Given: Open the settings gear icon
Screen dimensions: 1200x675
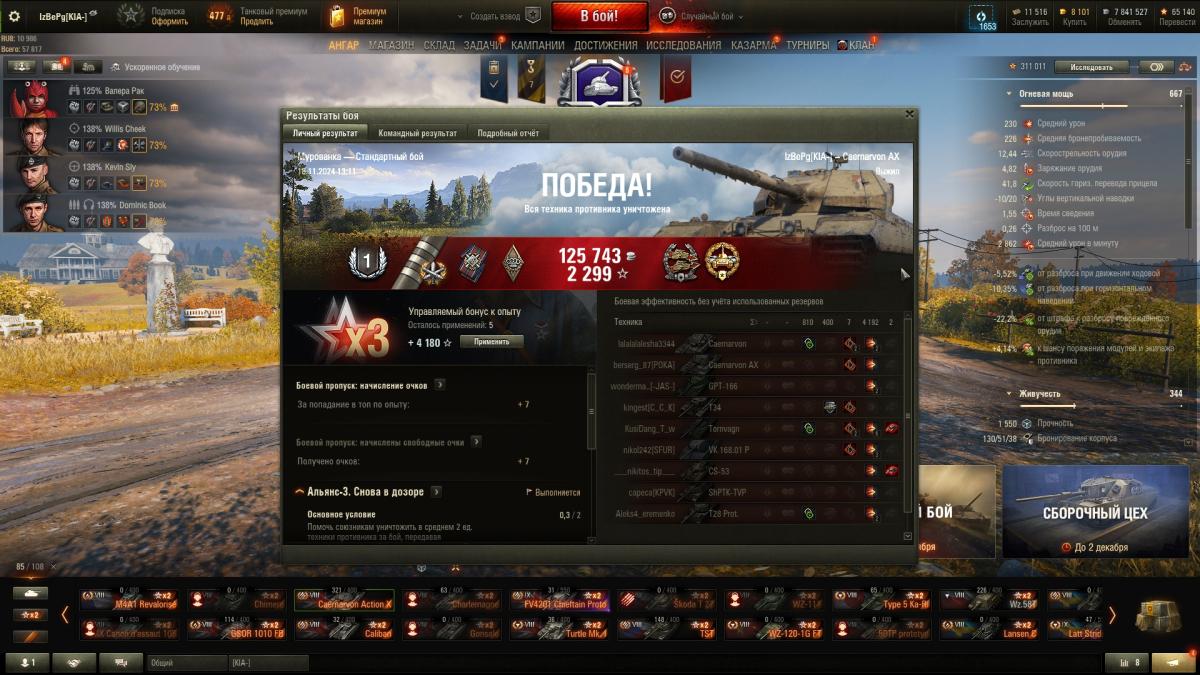Looking at the screenshot, I should [14, 16].
